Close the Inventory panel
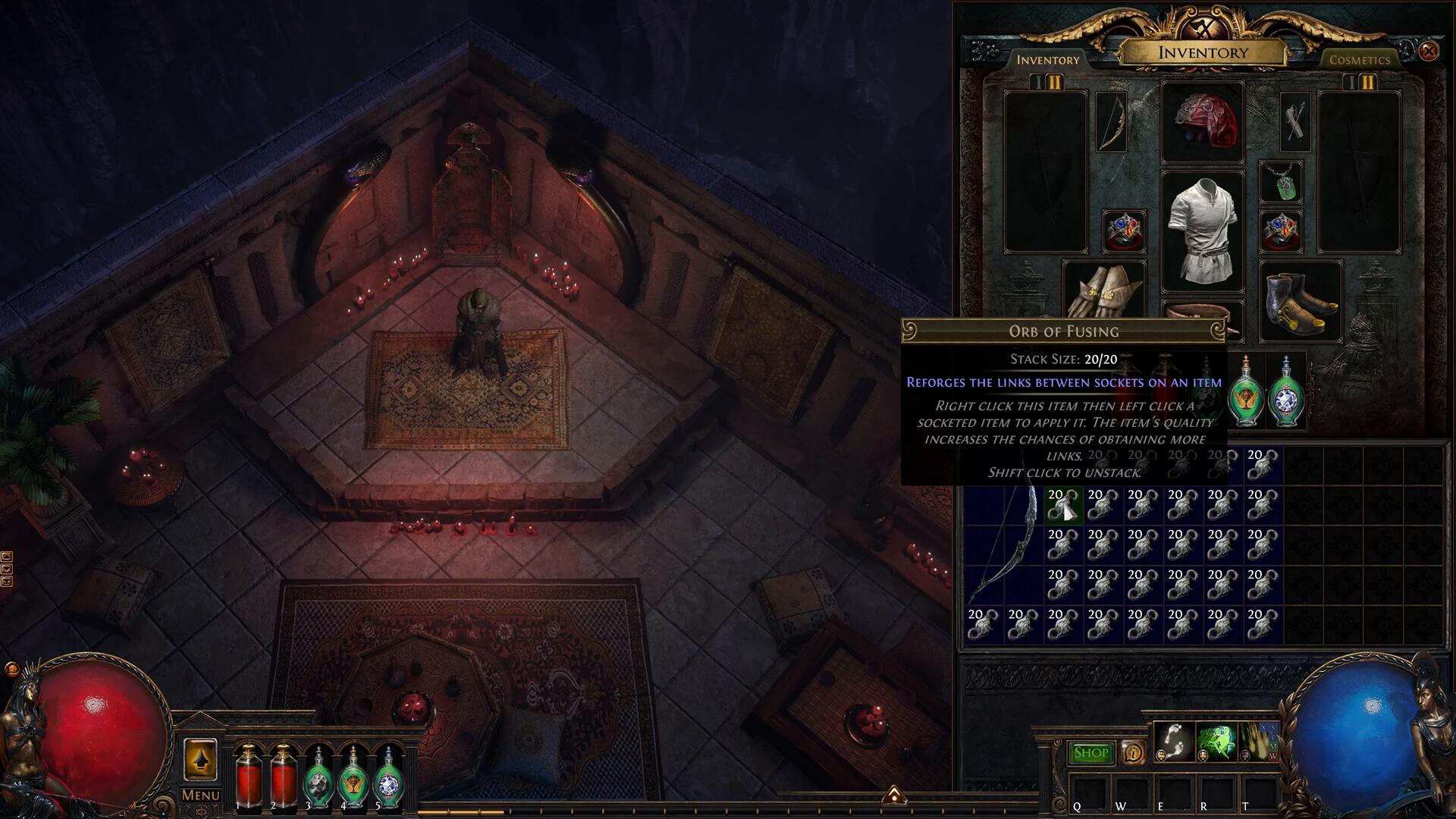 [x=1429, y=51]
